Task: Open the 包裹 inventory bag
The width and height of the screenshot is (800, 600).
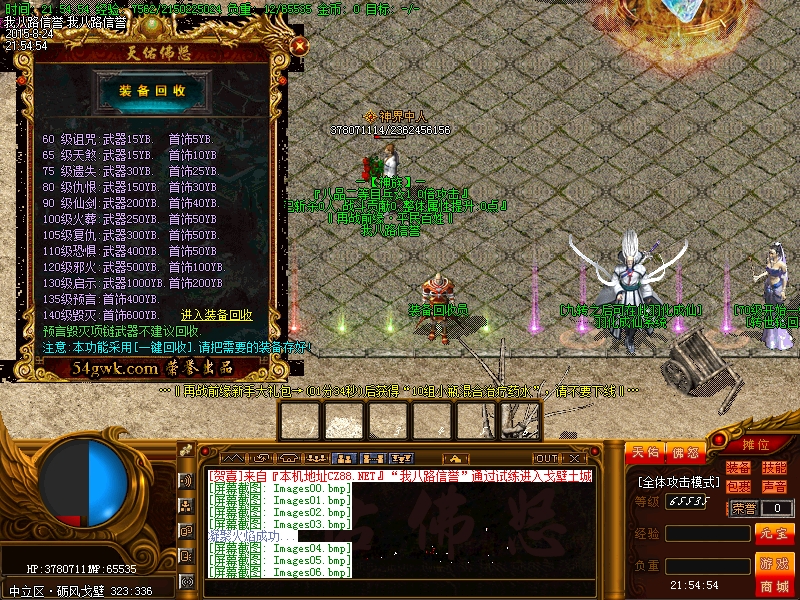Action: pos(739,487)
